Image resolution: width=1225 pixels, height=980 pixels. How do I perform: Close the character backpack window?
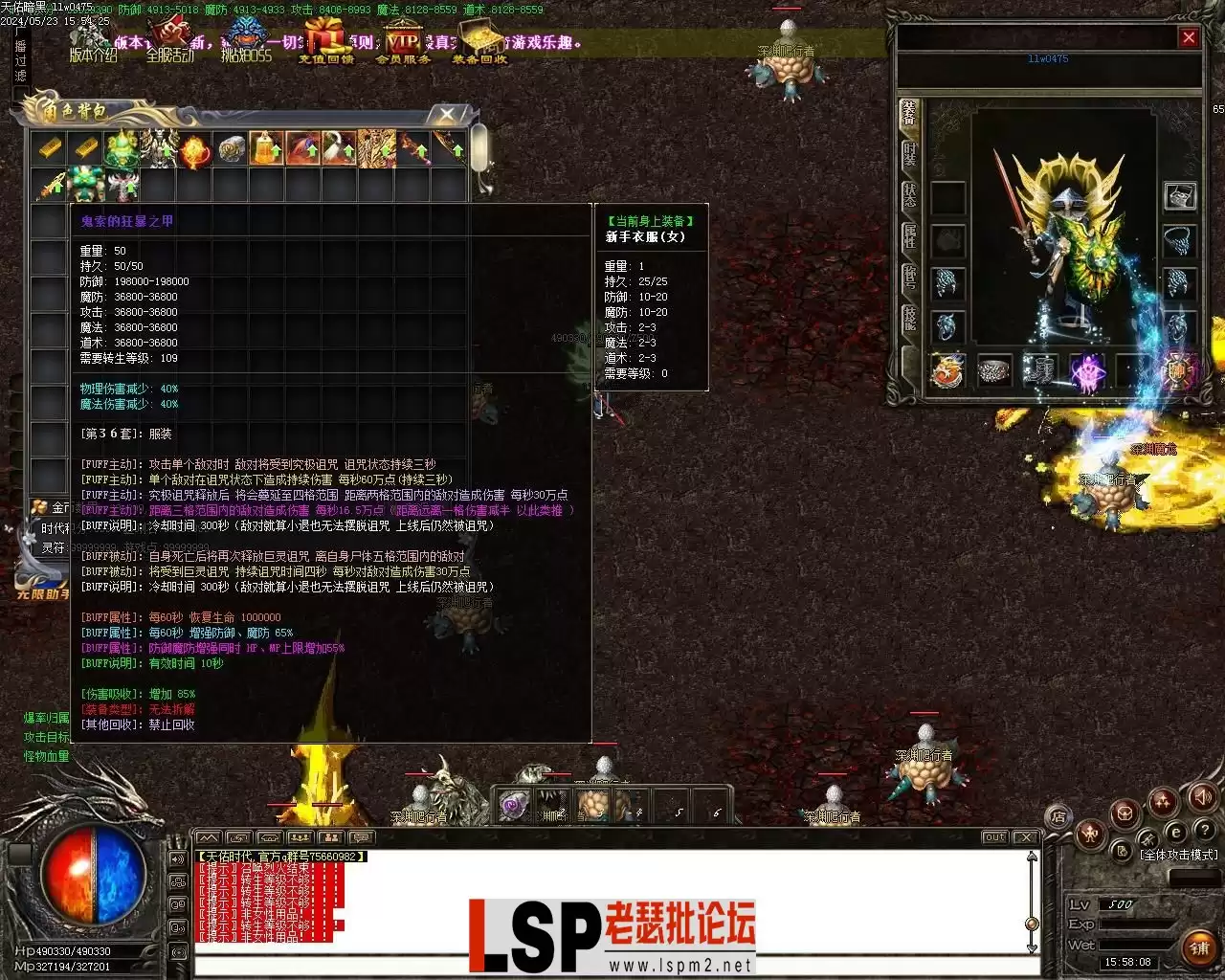(x=446, y=116)
